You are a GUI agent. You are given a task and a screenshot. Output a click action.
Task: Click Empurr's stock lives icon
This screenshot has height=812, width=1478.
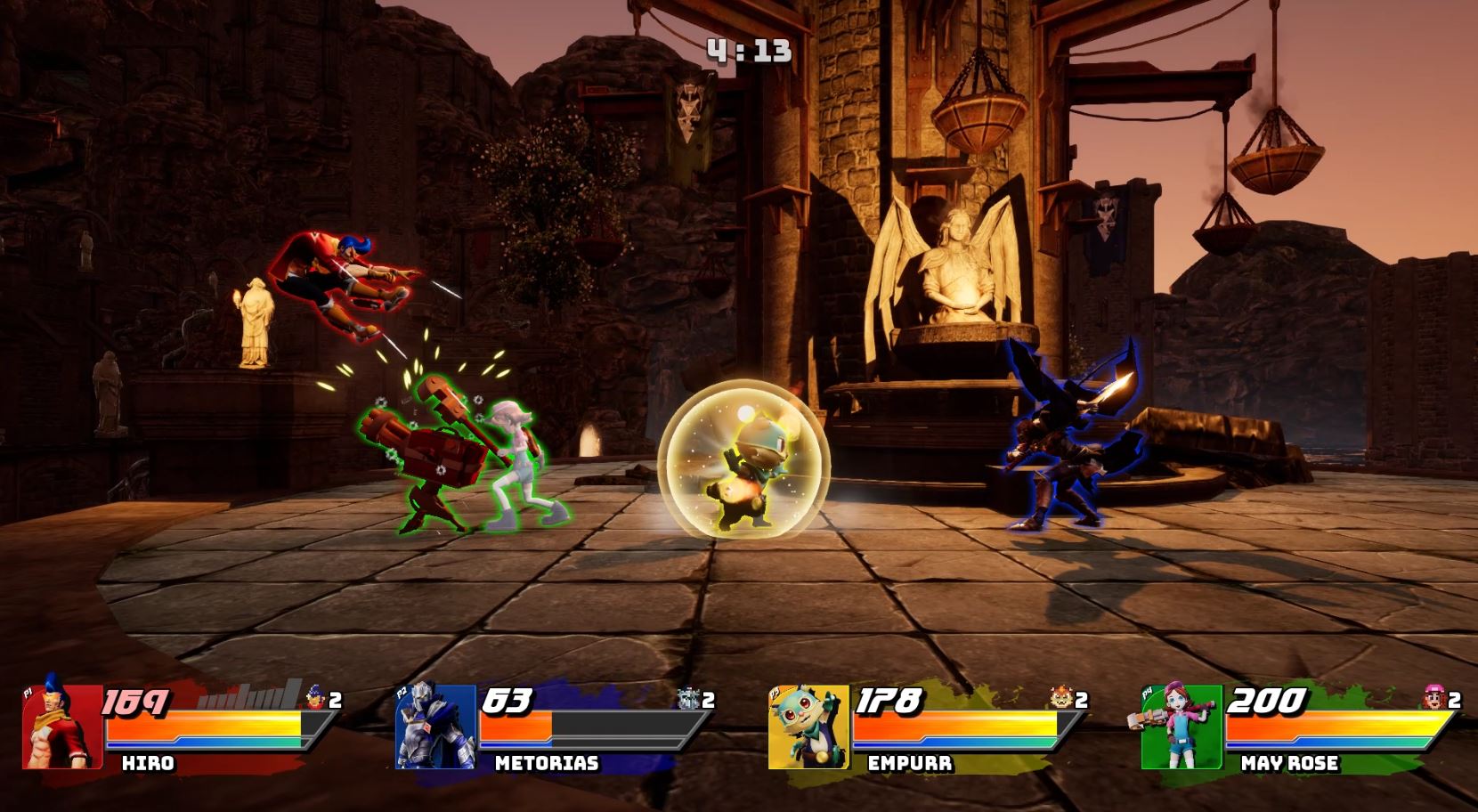[1061, 699]
